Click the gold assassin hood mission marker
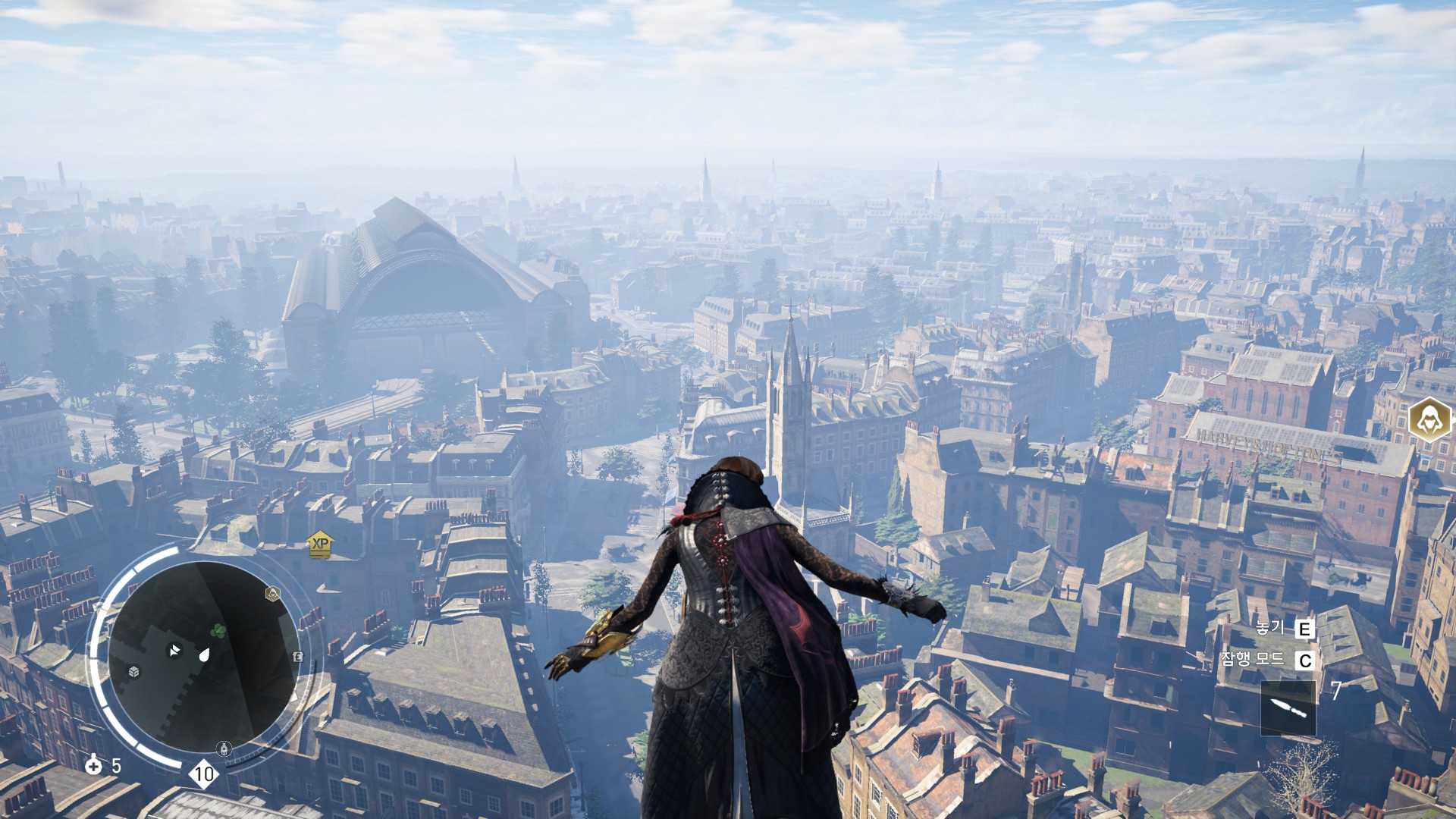The height and width of the screenshot is (819, 1456). coord(1430,419)
